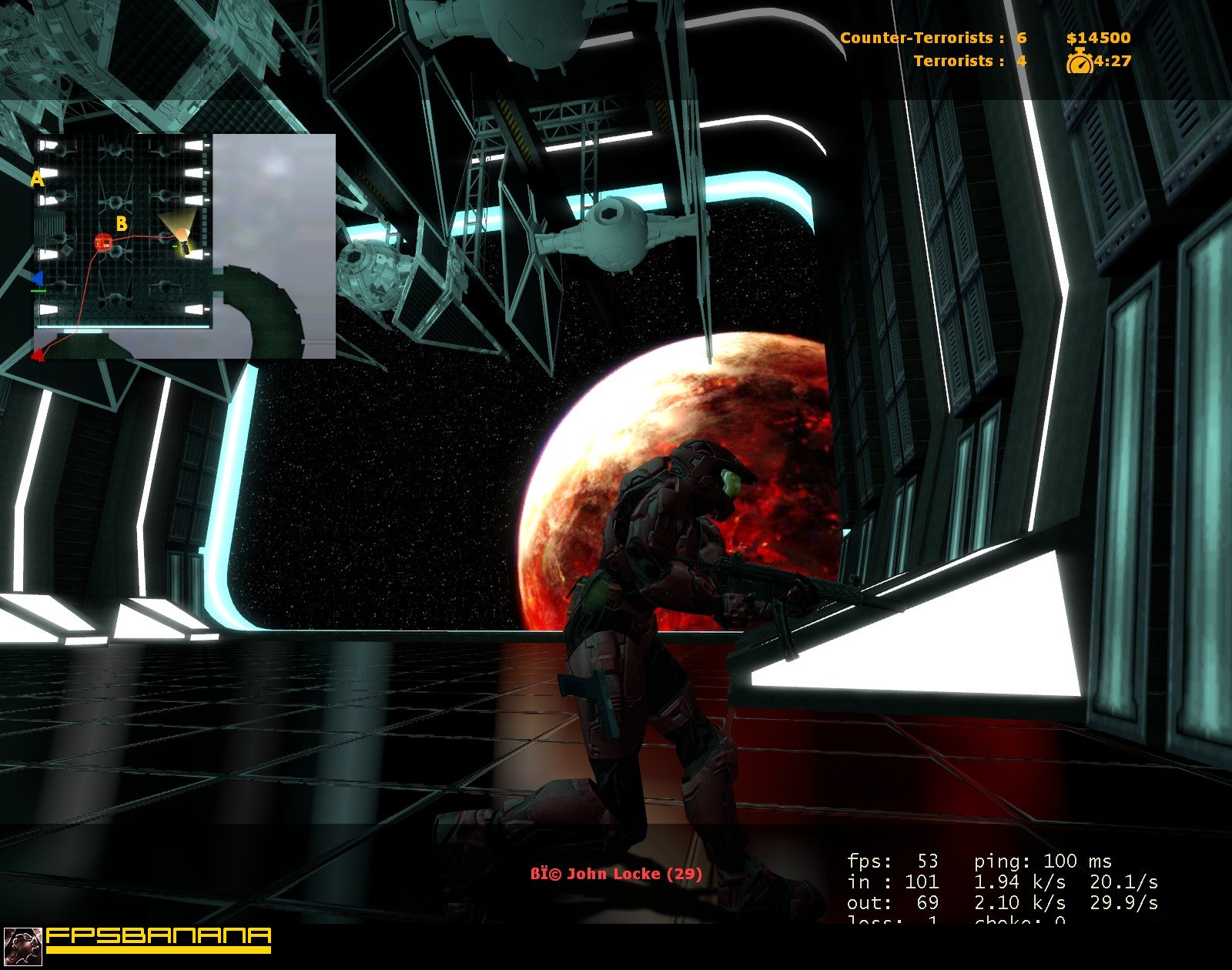Click the $14500 money display
This screenshot has height=970, width=1232.
coord(1099,36)
